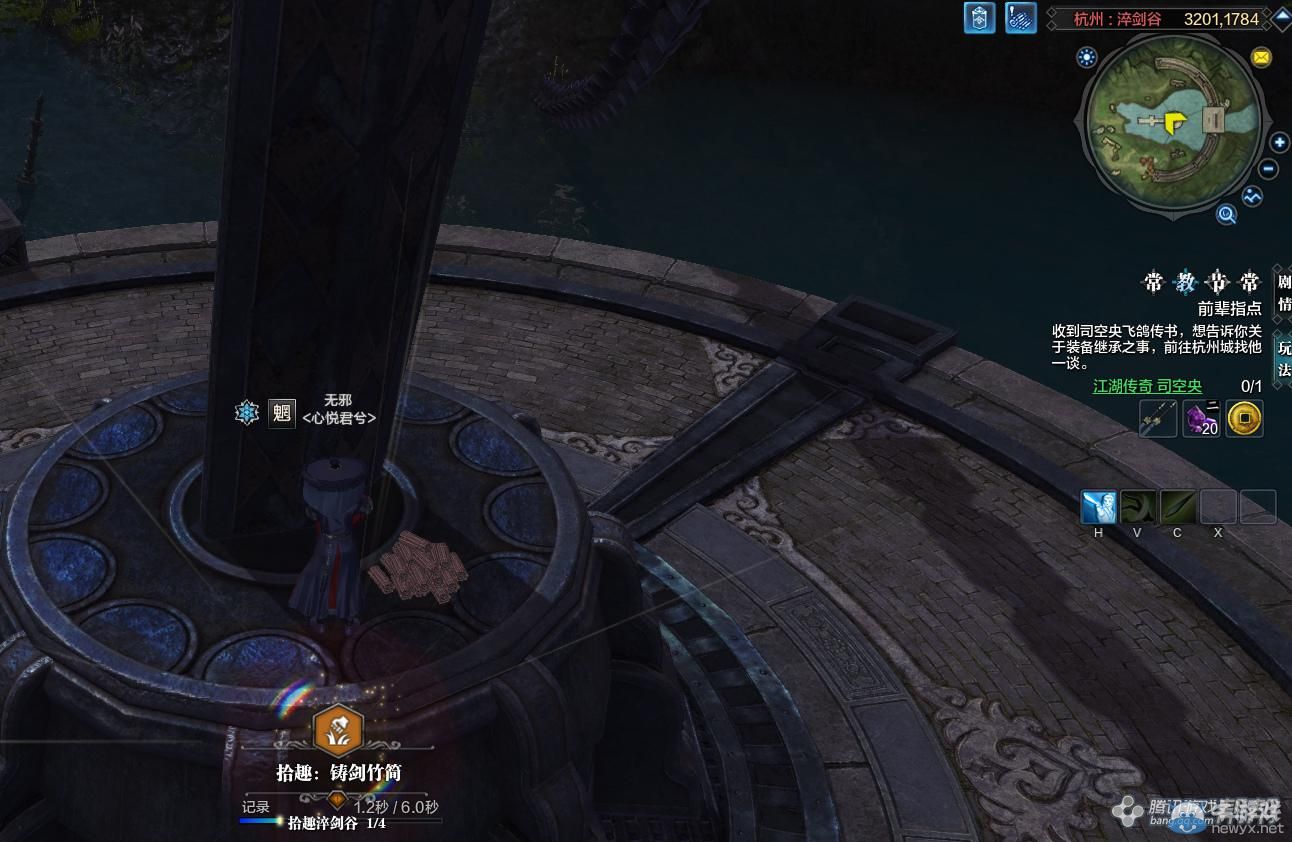Switch to the 玩法 quest tab
Screen dimensions: 1292x842
coord(1283,358)
